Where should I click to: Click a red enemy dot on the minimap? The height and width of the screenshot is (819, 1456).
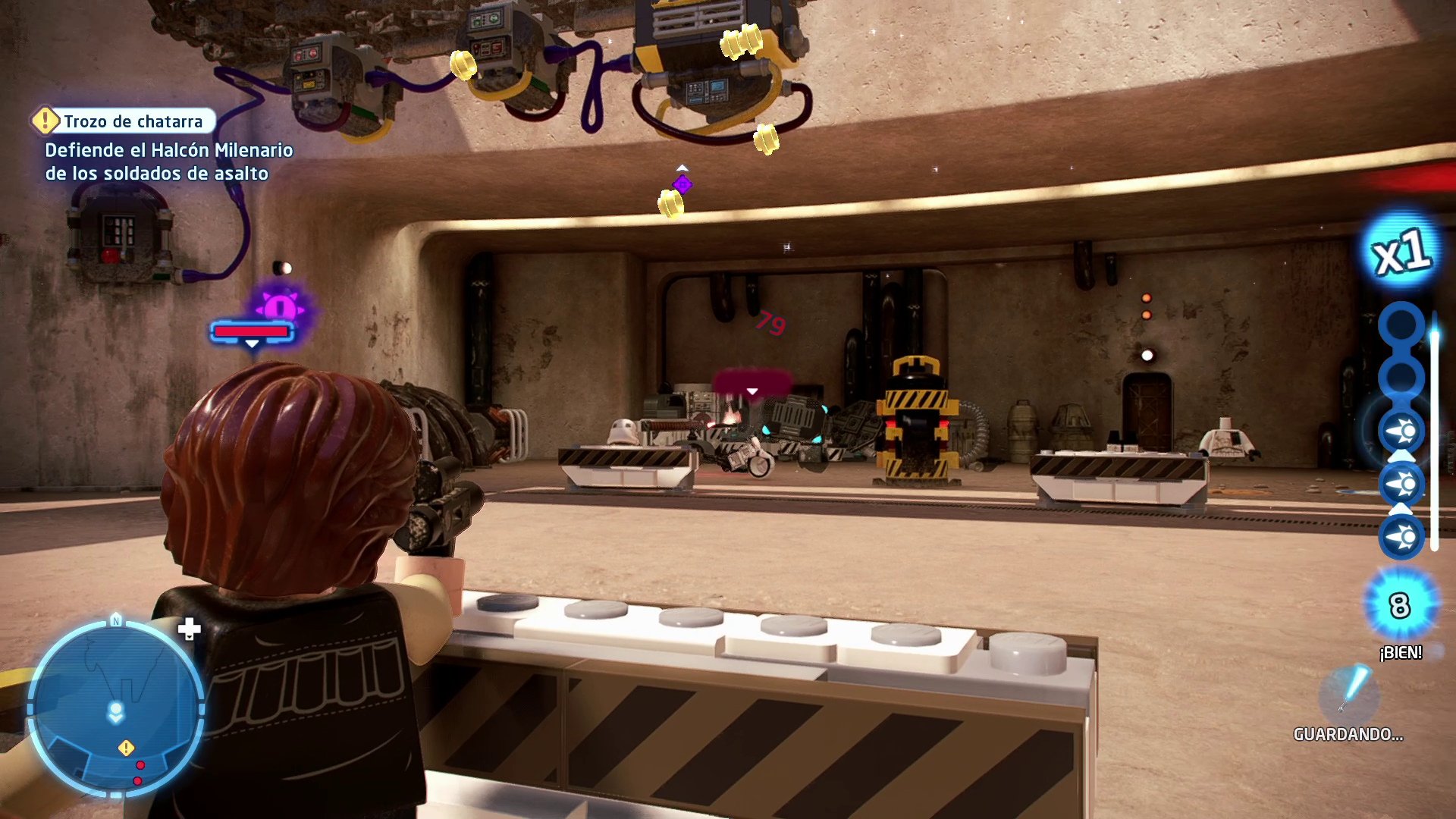click(140, 765)
